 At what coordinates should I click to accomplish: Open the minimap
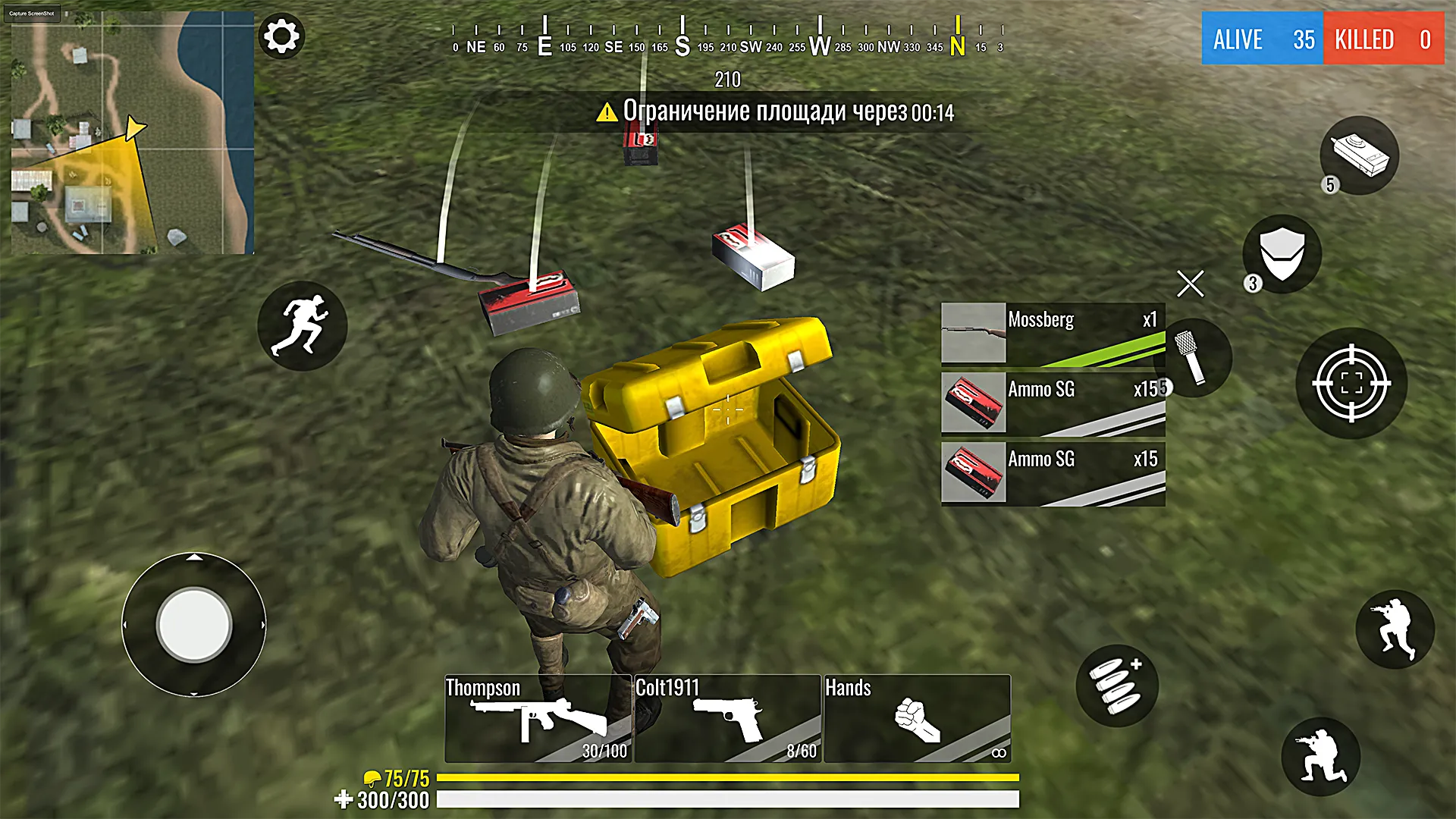coord(133,133)
